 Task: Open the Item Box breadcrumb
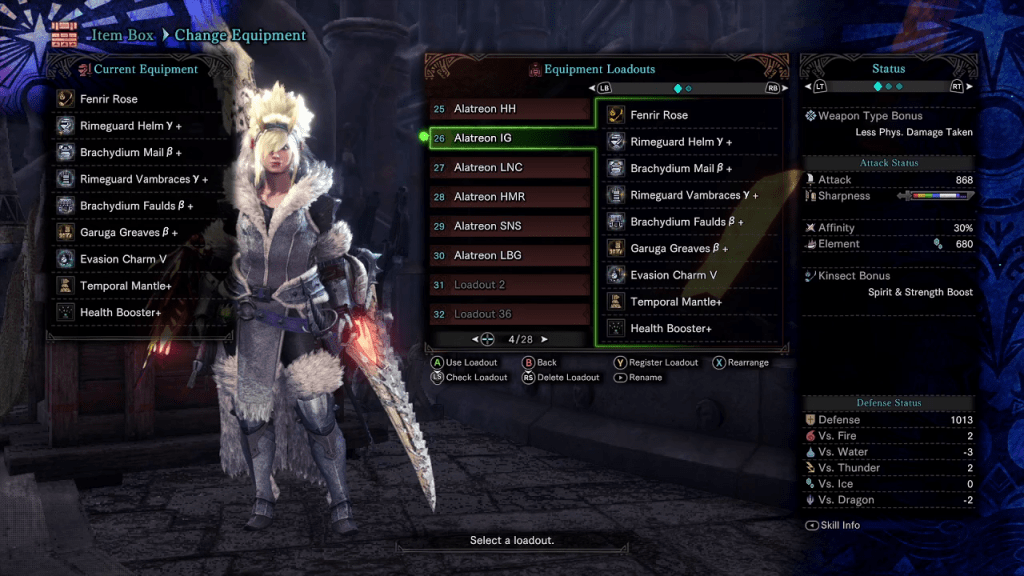click(123, 35)
